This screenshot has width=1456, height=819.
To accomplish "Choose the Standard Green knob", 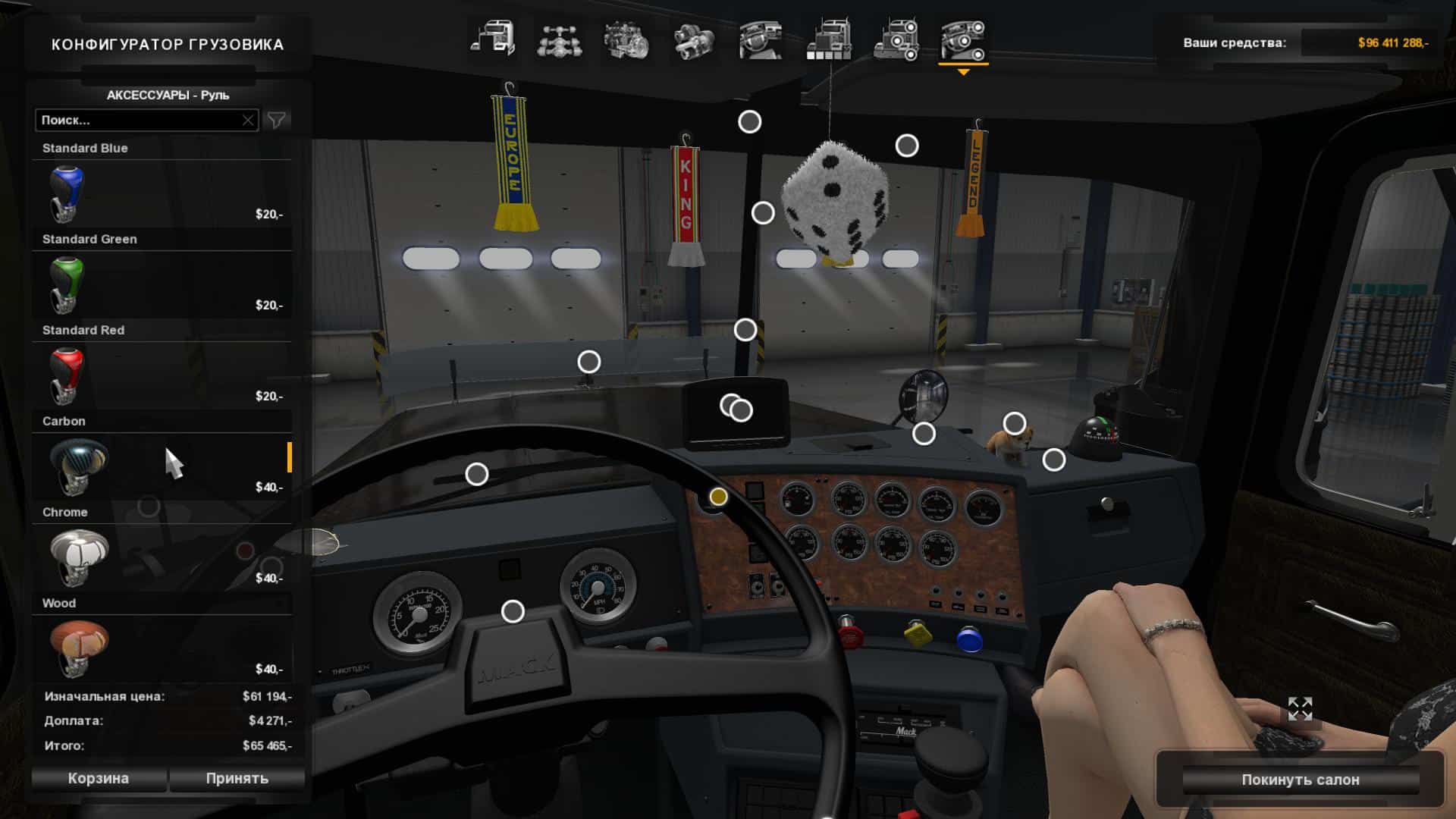I will (162, 284).
